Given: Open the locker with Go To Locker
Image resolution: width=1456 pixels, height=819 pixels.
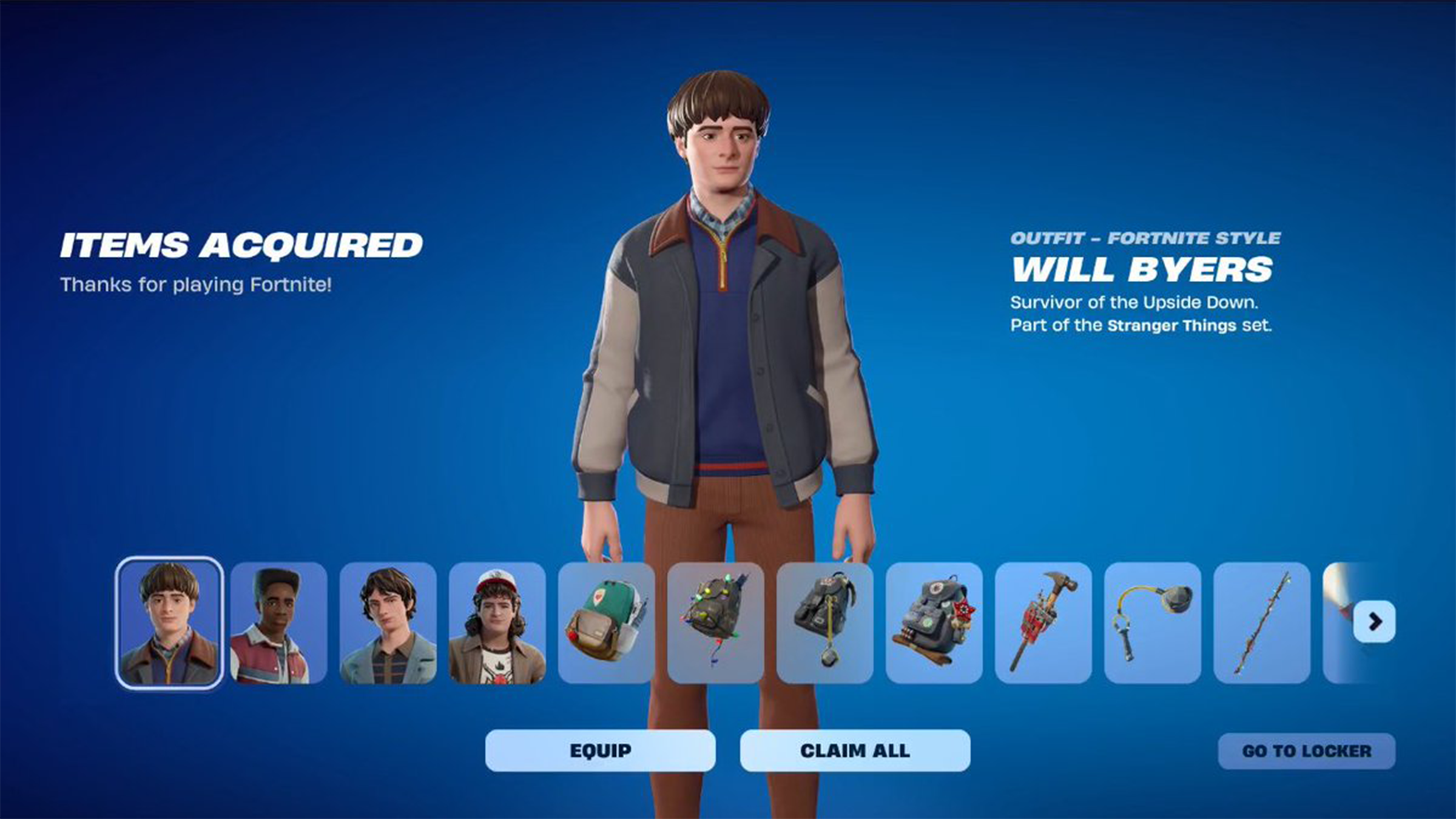Looking at the screenshot, I should pos(1306,751).
